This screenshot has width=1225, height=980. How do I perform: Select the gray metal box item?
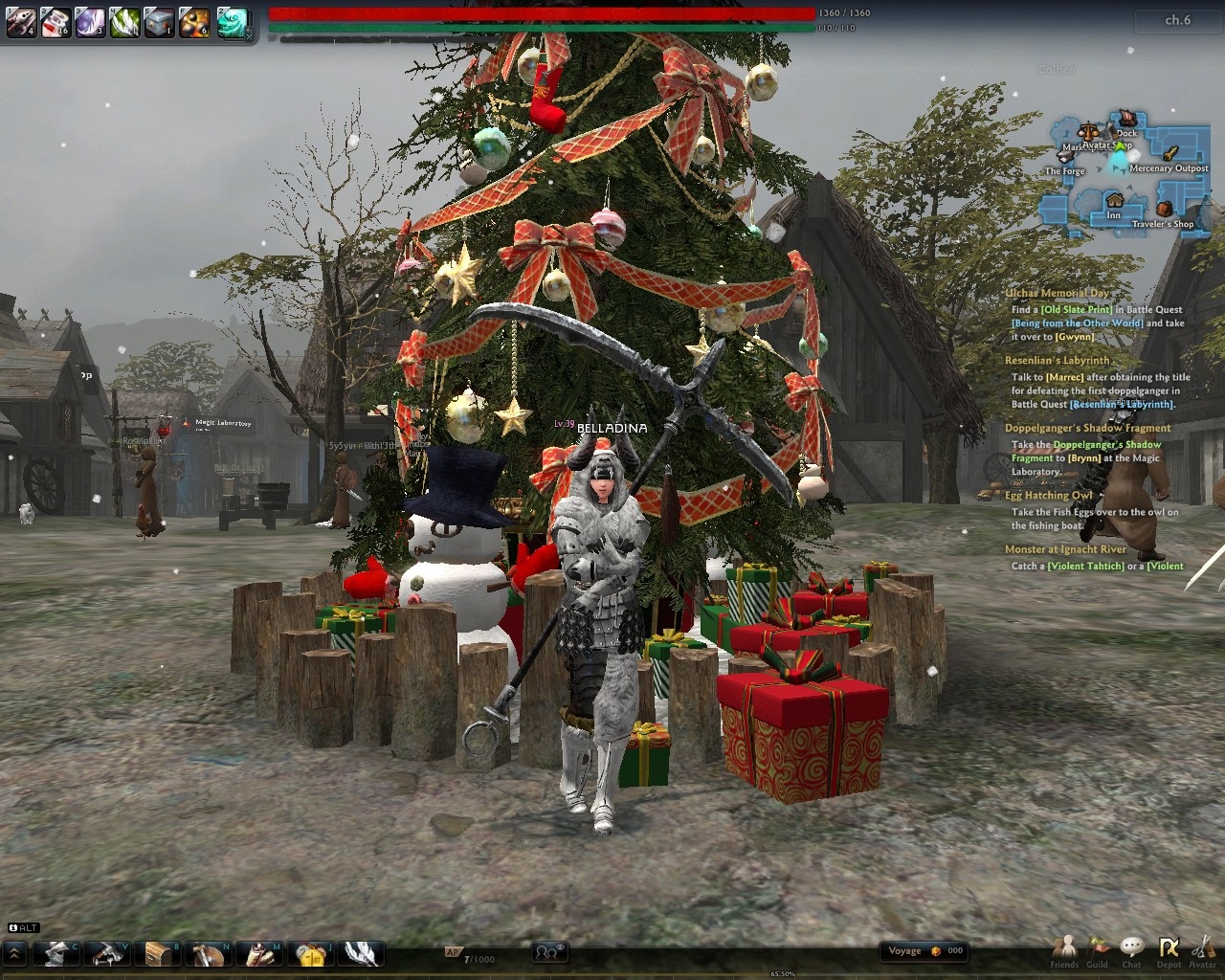coord(159,21)
